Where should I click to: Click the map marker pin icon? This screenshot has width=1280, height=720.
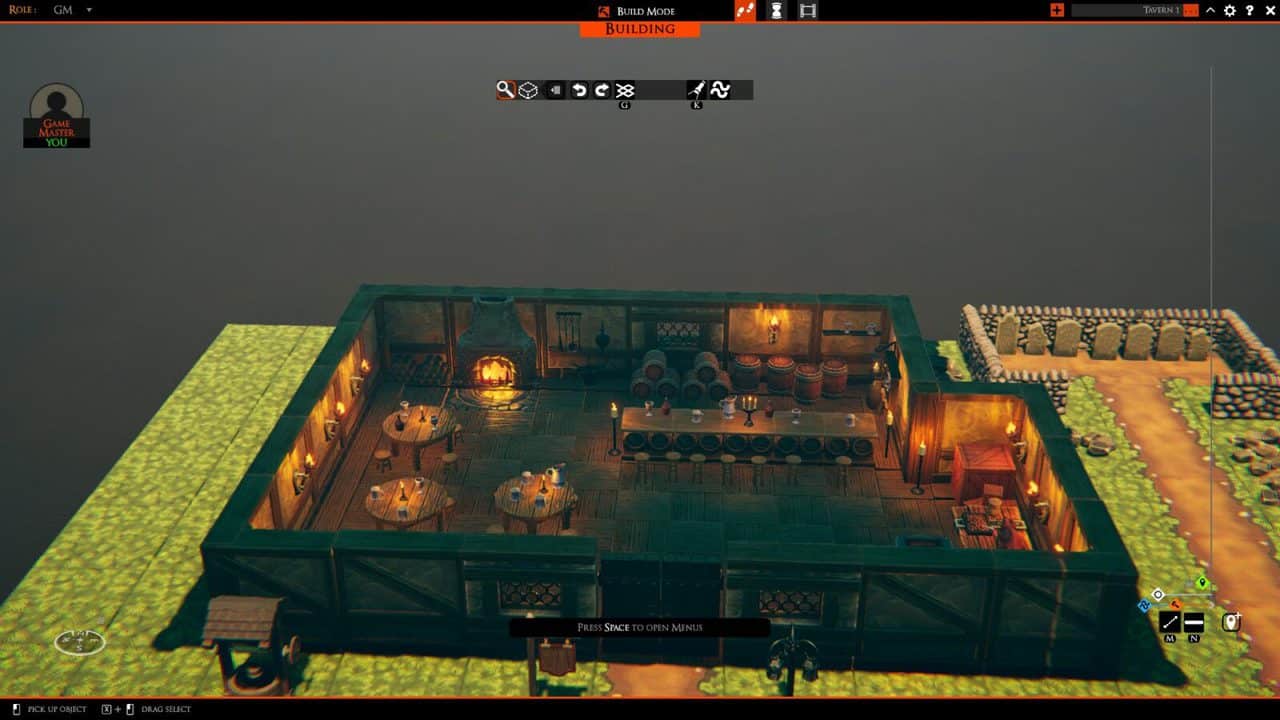[x=1232, y=622]
